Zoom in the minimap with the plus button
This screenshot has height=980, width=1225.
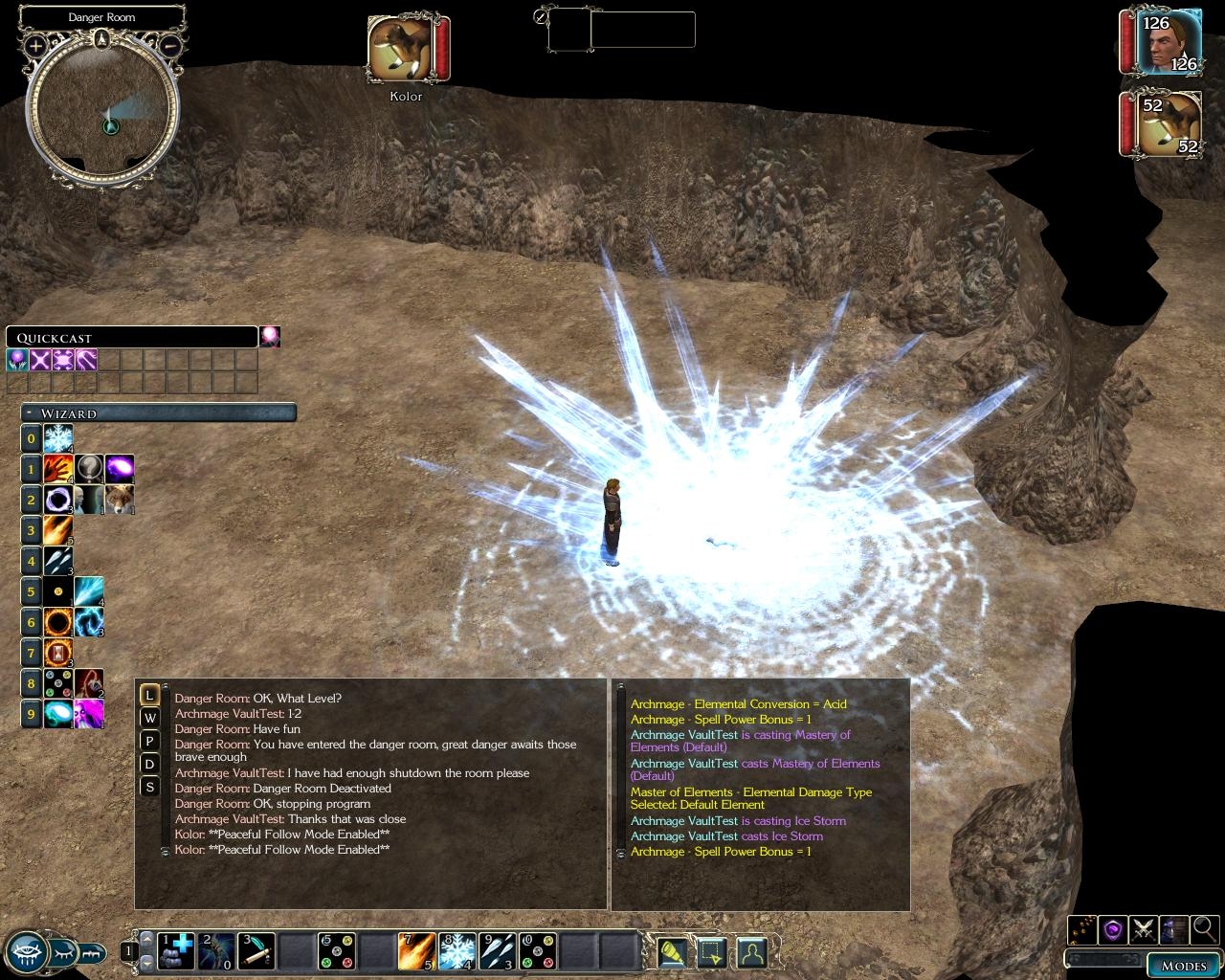point(35,45)
